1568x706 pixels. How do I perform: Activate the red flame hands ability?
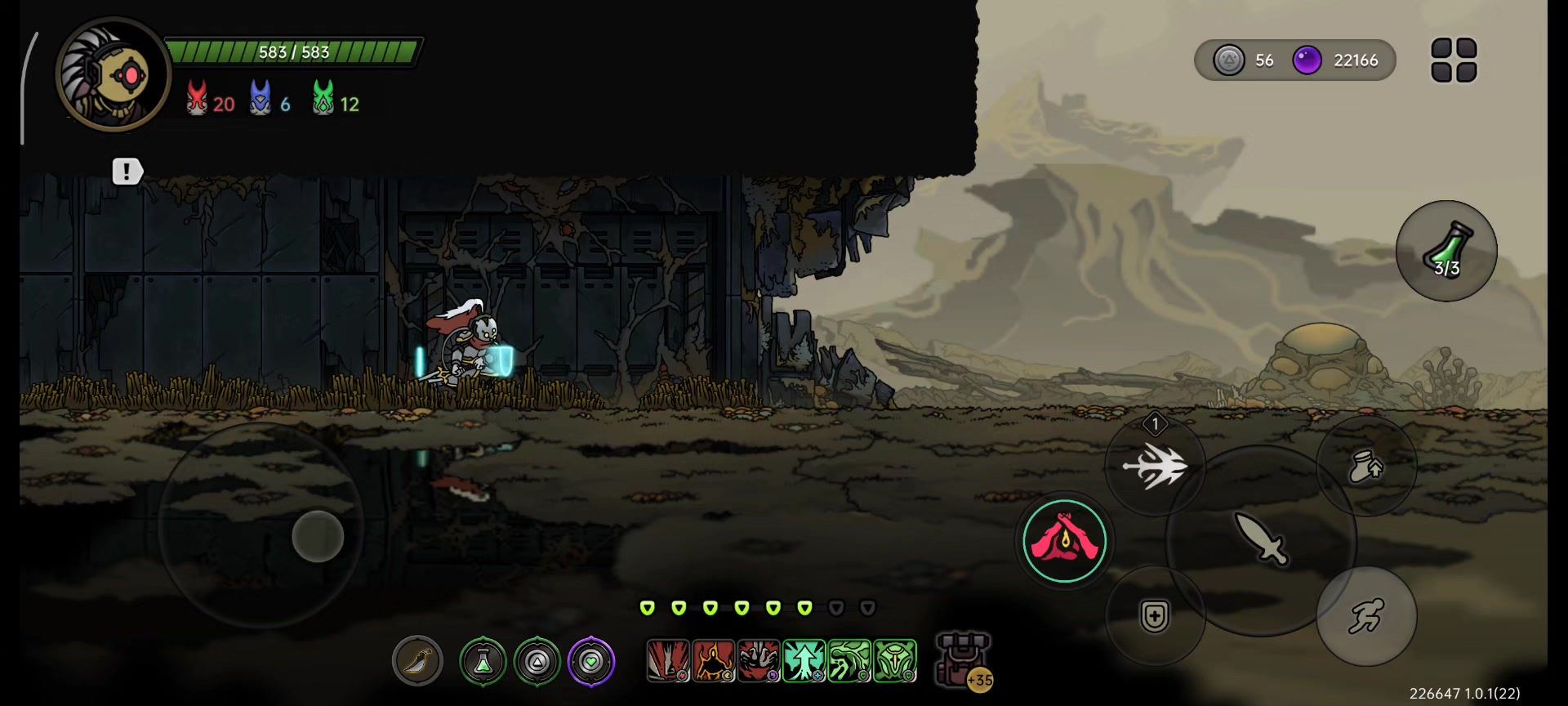pyautogui.click(x=1064, y=541)
